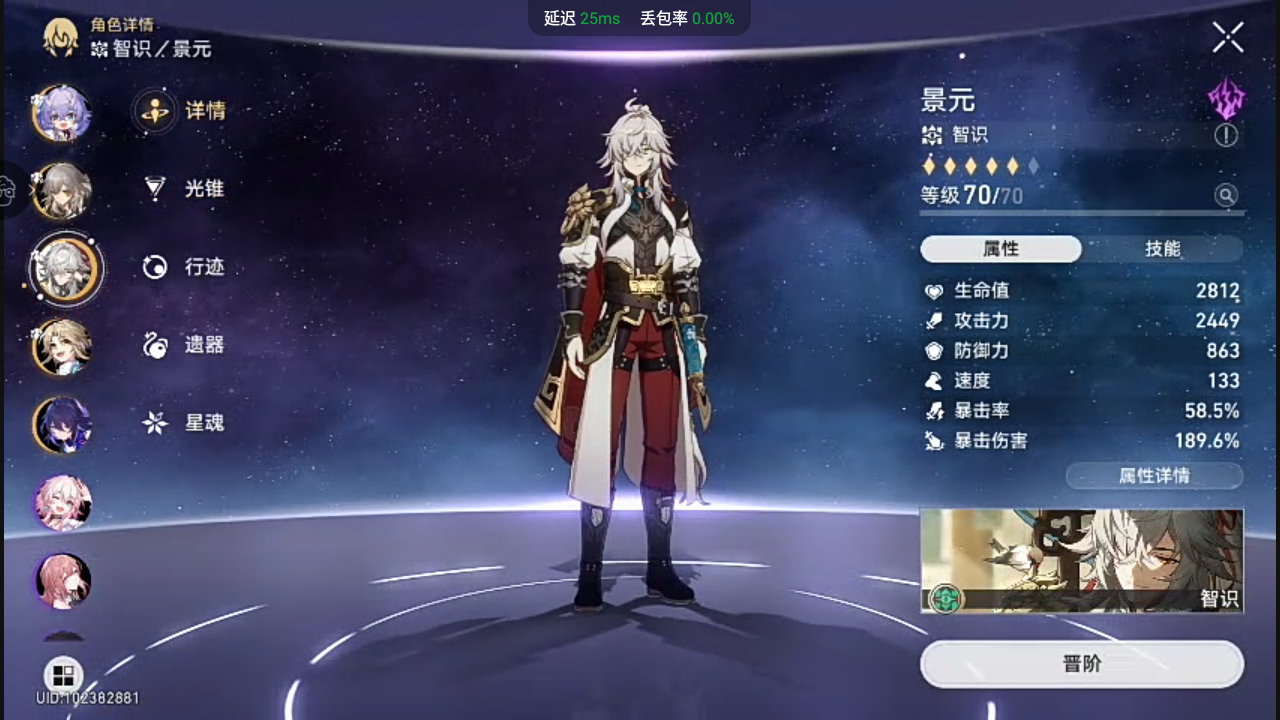1280x720 pixels.
Task: Choose the gray-haired Trailblazer portrait
Action: point(63,191)
